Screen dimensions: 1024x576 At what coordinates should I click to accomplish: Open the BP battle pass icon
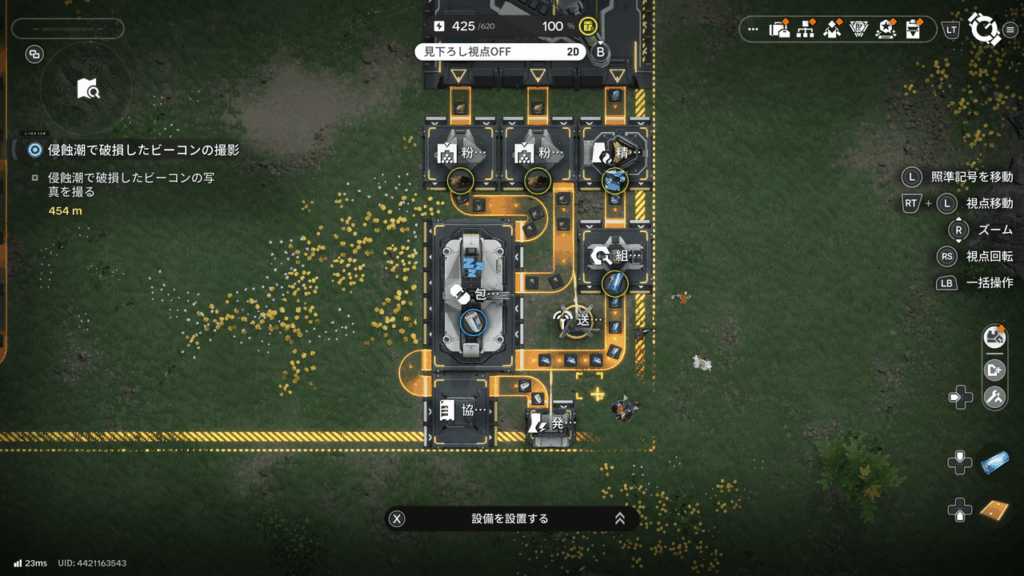click(x=858, y=29)
